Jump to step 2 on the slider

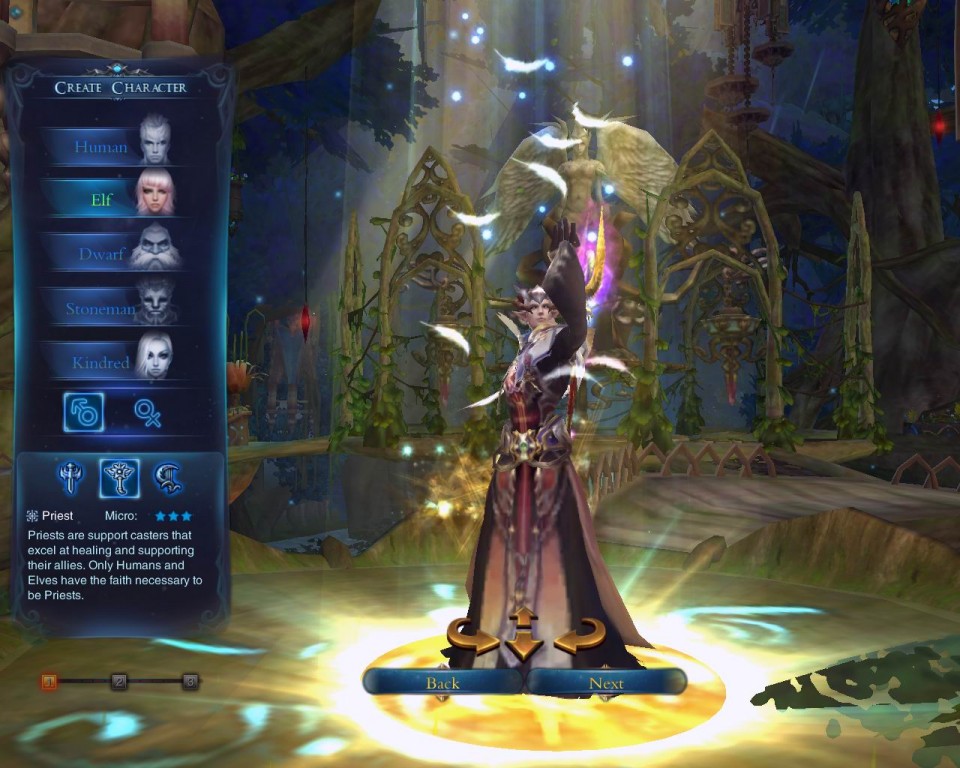click(119, 682)
